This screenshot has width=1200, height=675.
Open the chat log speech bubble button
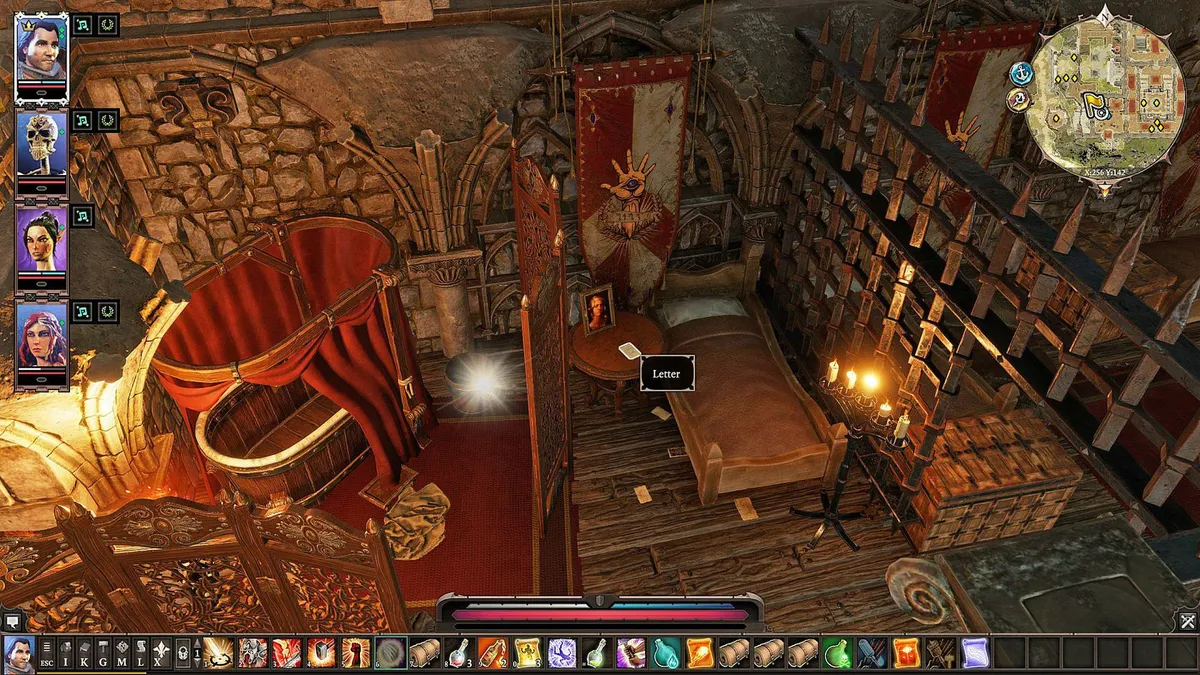click(x=12, y=622)
